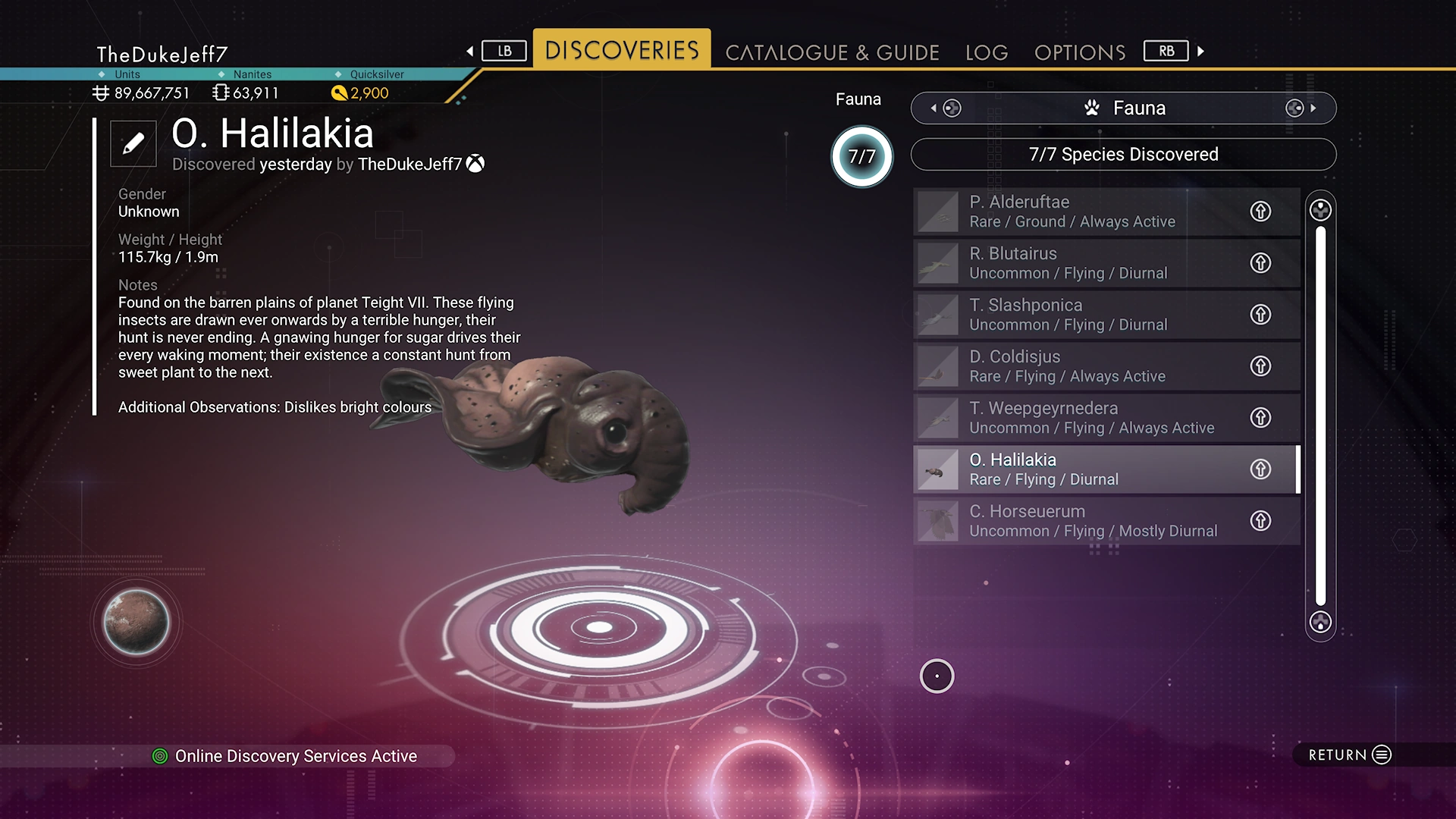Open the 7/7 Species Discovered bar
This screenshot has width=1456, height=819.
[1123, 155]
